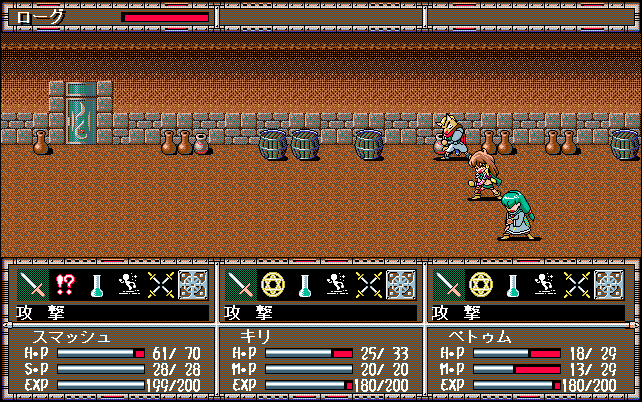
Task: Select Kiri's crossed swords command
Action: coord(369,285)
